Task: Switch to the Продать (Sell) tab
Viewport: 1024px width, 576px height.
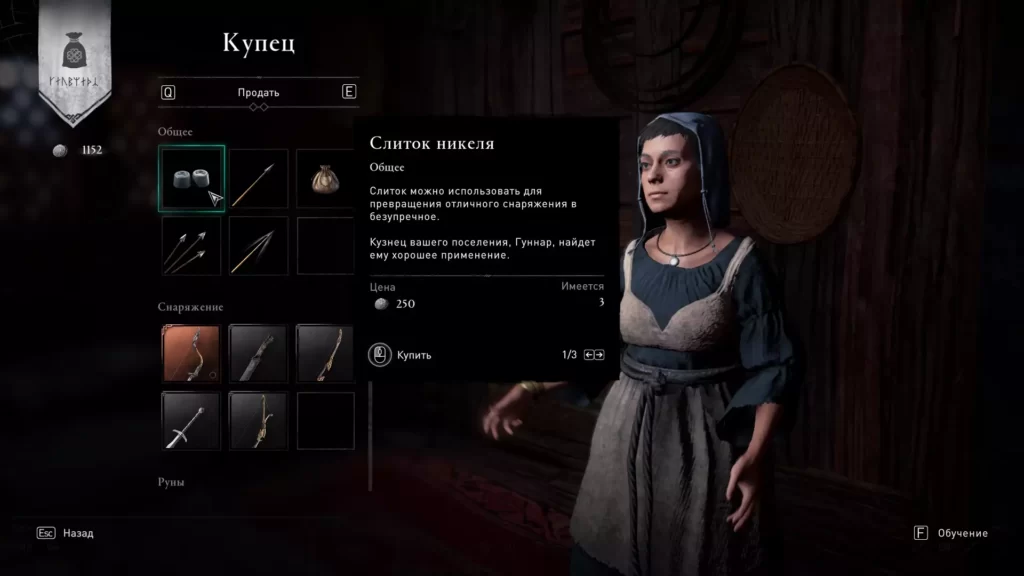Action: [x=258, y=92]
